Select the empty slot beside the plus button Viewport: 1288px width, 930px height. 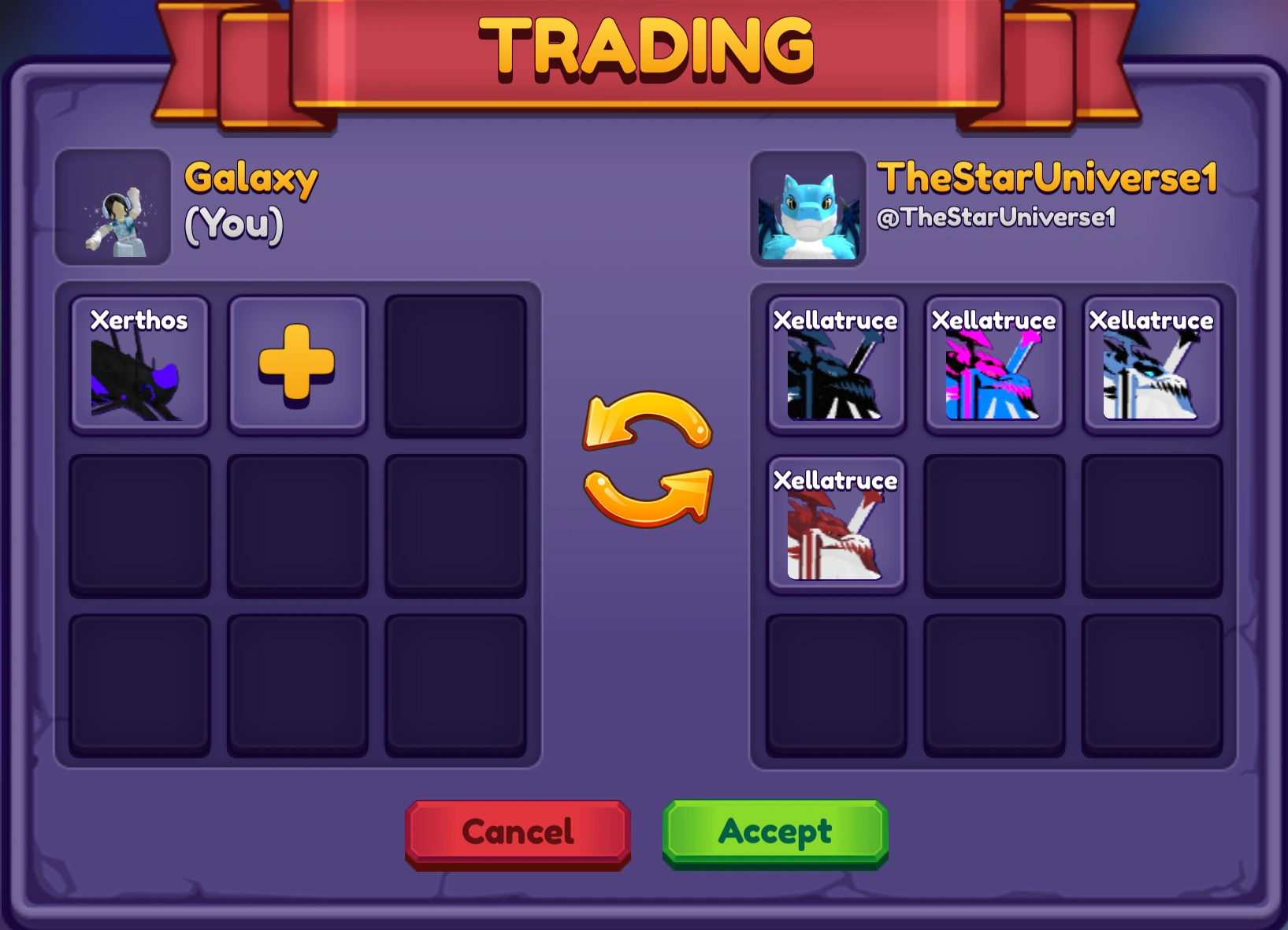(454, 364)
